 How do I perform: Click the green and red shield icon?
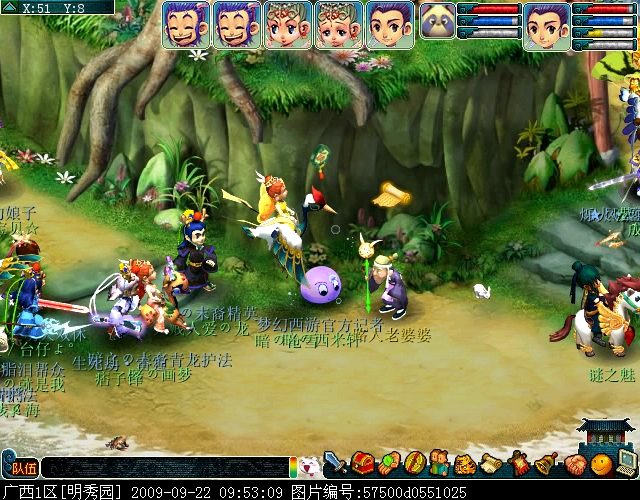(x=415, y=464)
